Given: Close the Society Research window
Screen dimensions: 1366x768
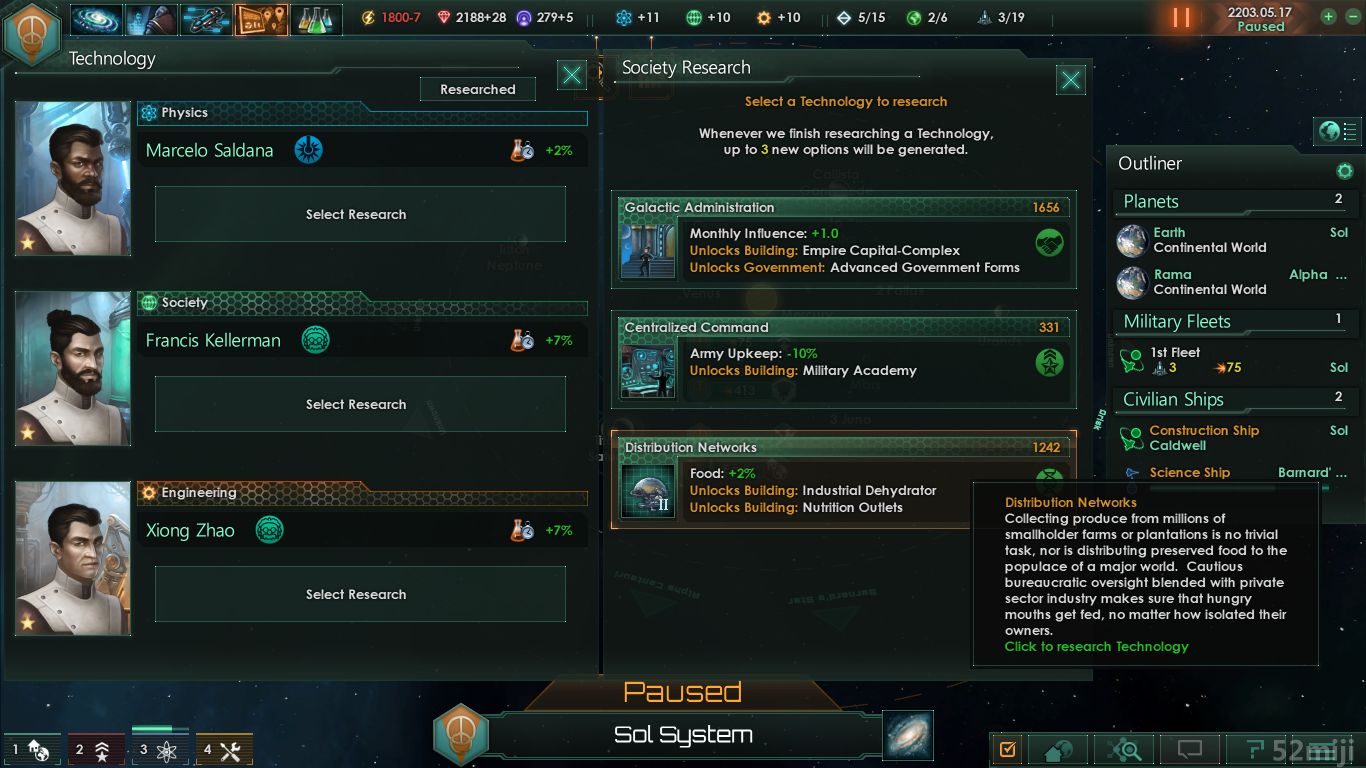Looking at the screenshot, I should pos(1071,80).
